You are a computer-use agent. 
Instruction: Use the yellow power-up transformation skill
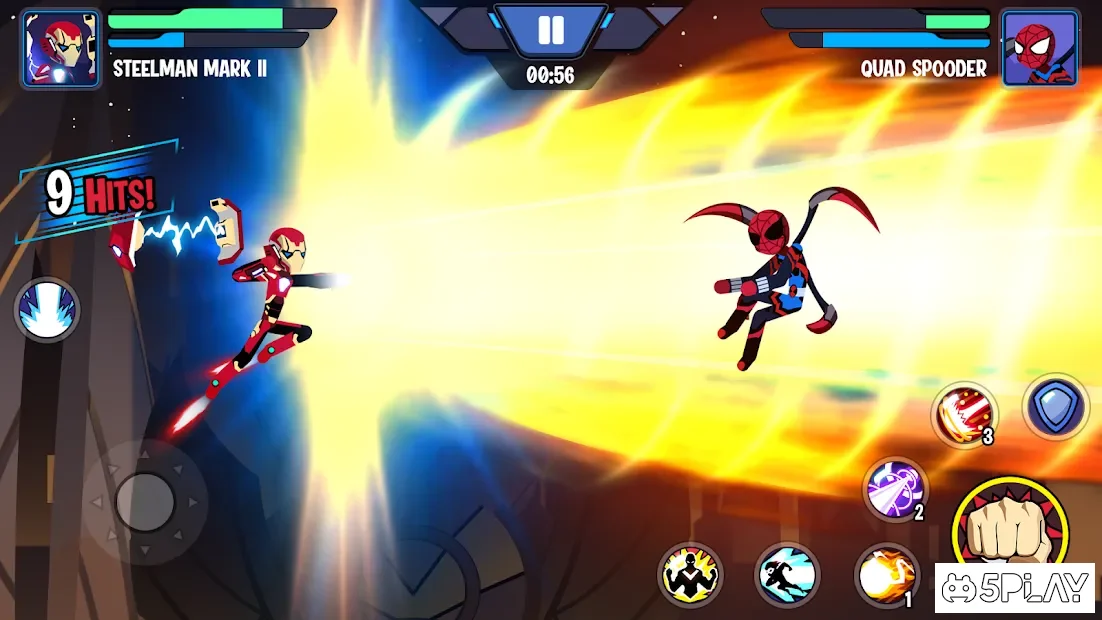pos(690,575)
